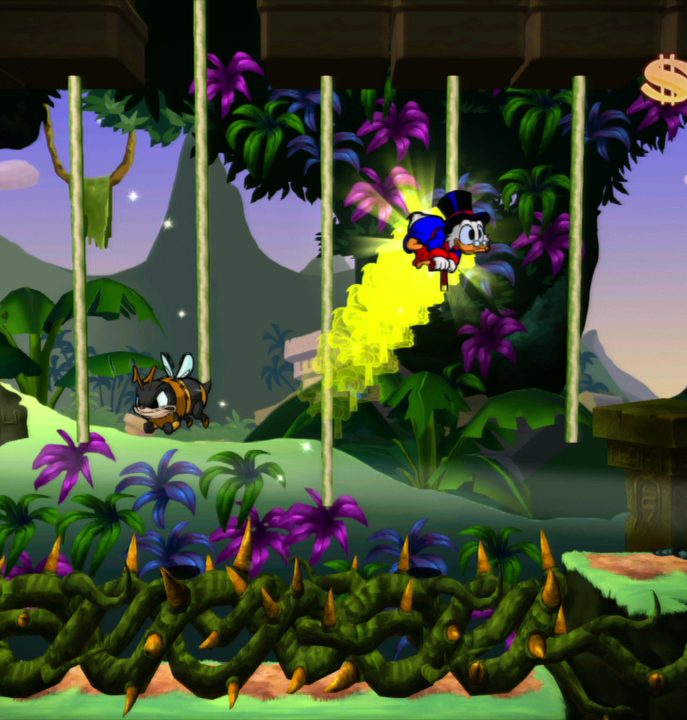Click the gold dollar sign money icon
Viewport: 687px width, 720px height.
tap(665, 80)
